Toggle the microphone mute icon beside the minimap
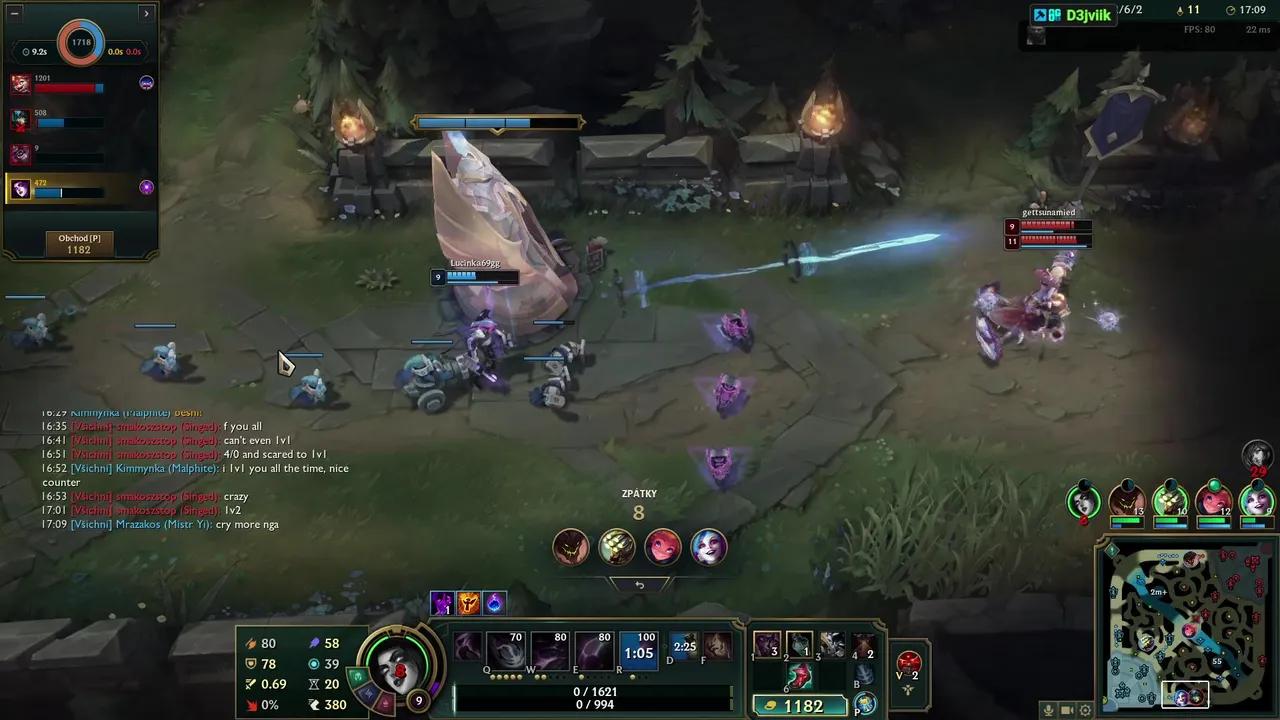This screenshot has width=1280, height=720. pyautogui.click(x=1049, y=708)
